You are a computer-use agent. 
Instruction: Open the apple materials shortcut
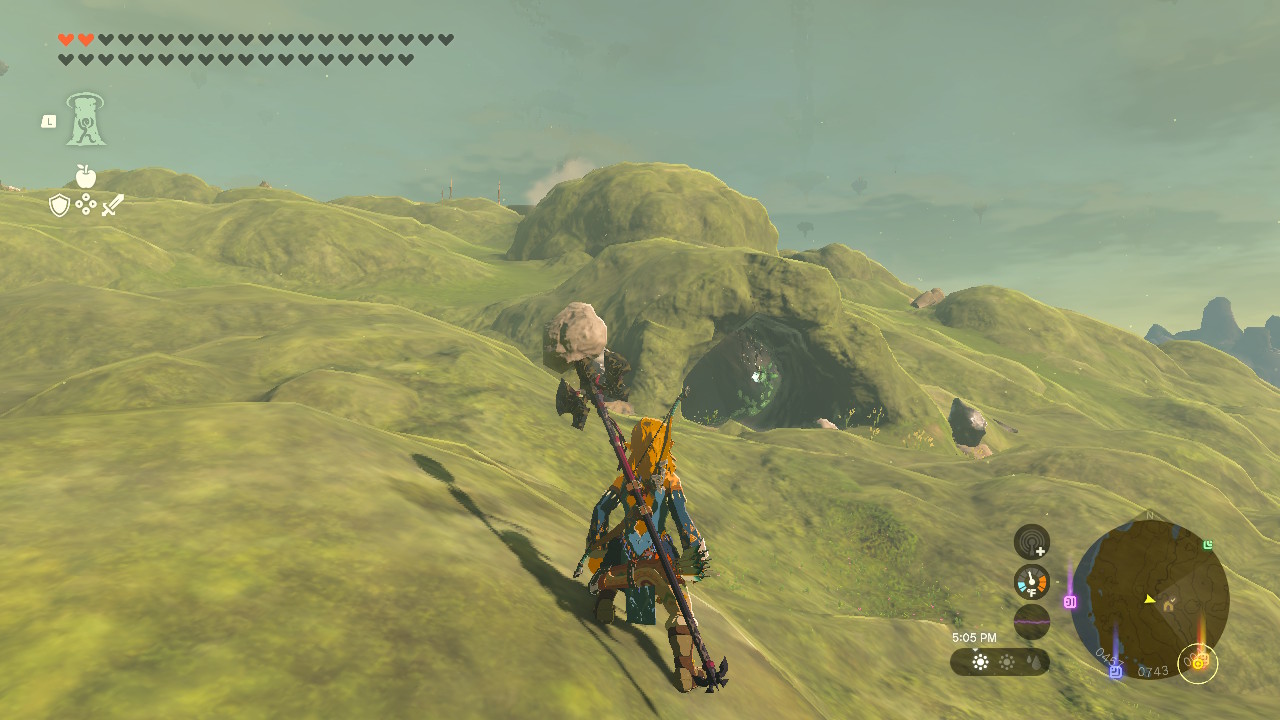pos(86,177)
